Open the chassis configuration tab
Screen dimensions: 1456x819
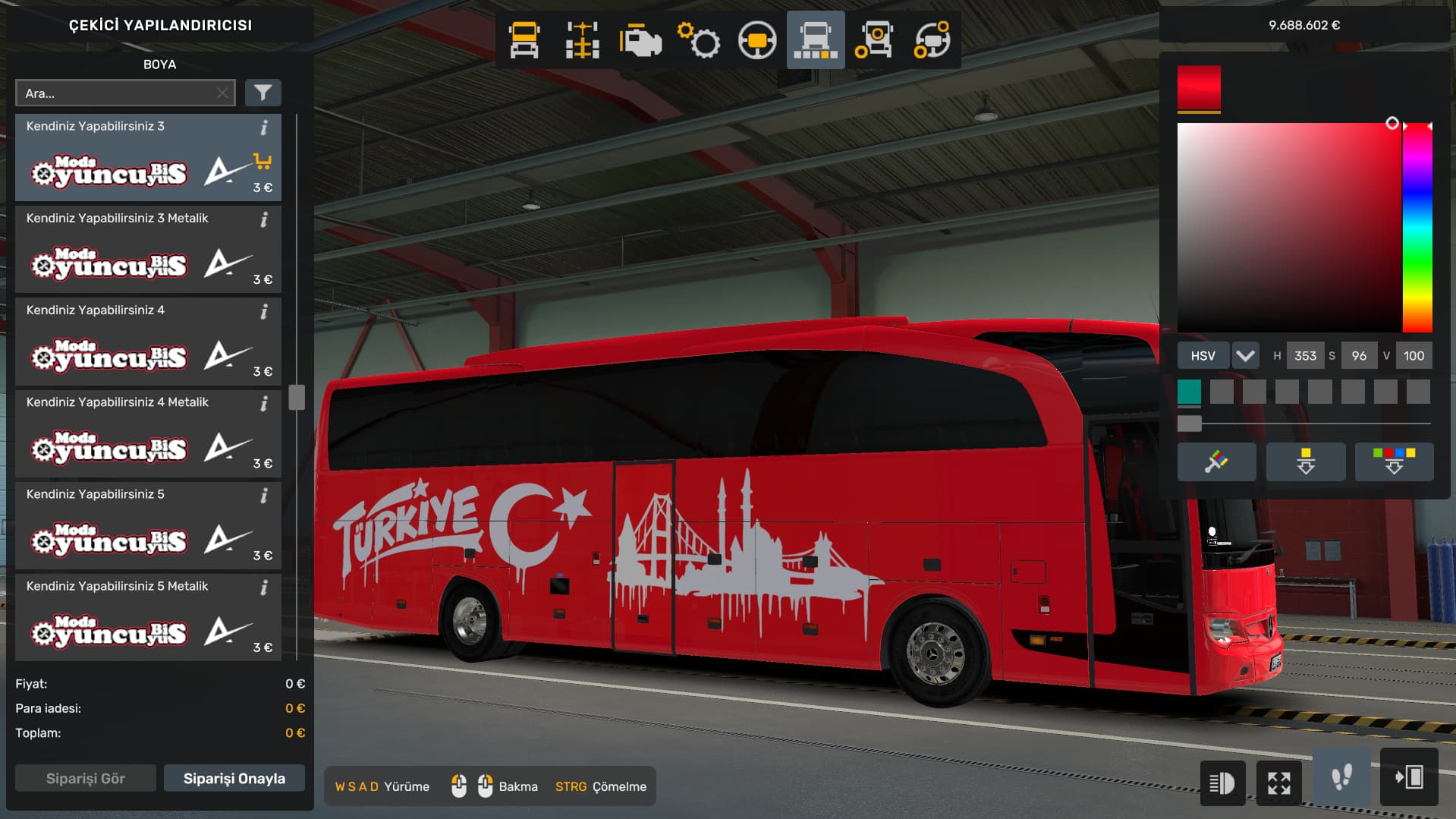(x=582, y=40)
